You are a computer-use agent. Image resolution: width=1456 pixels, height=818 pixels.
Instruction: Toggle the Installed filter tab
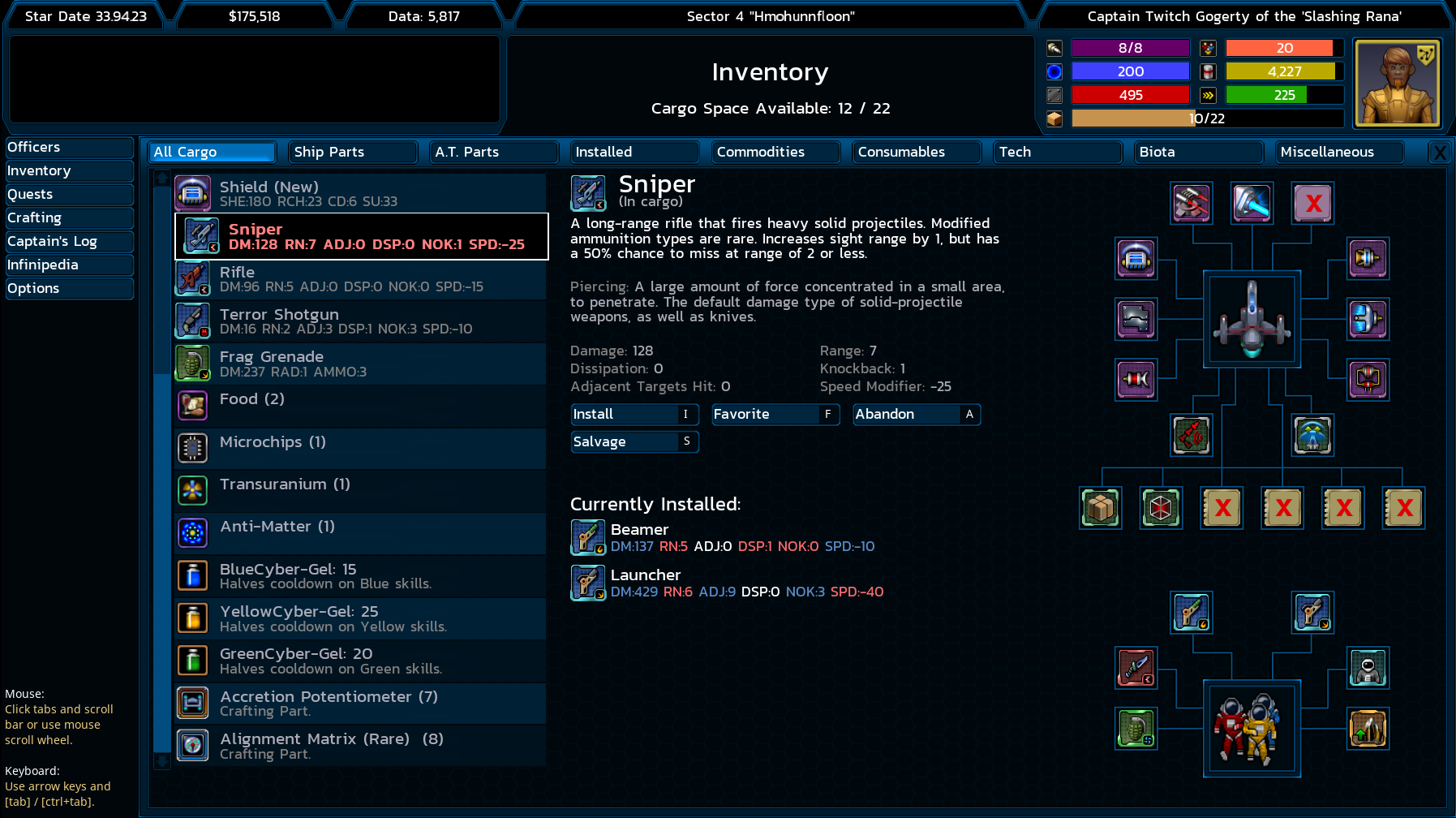point(634,152)
